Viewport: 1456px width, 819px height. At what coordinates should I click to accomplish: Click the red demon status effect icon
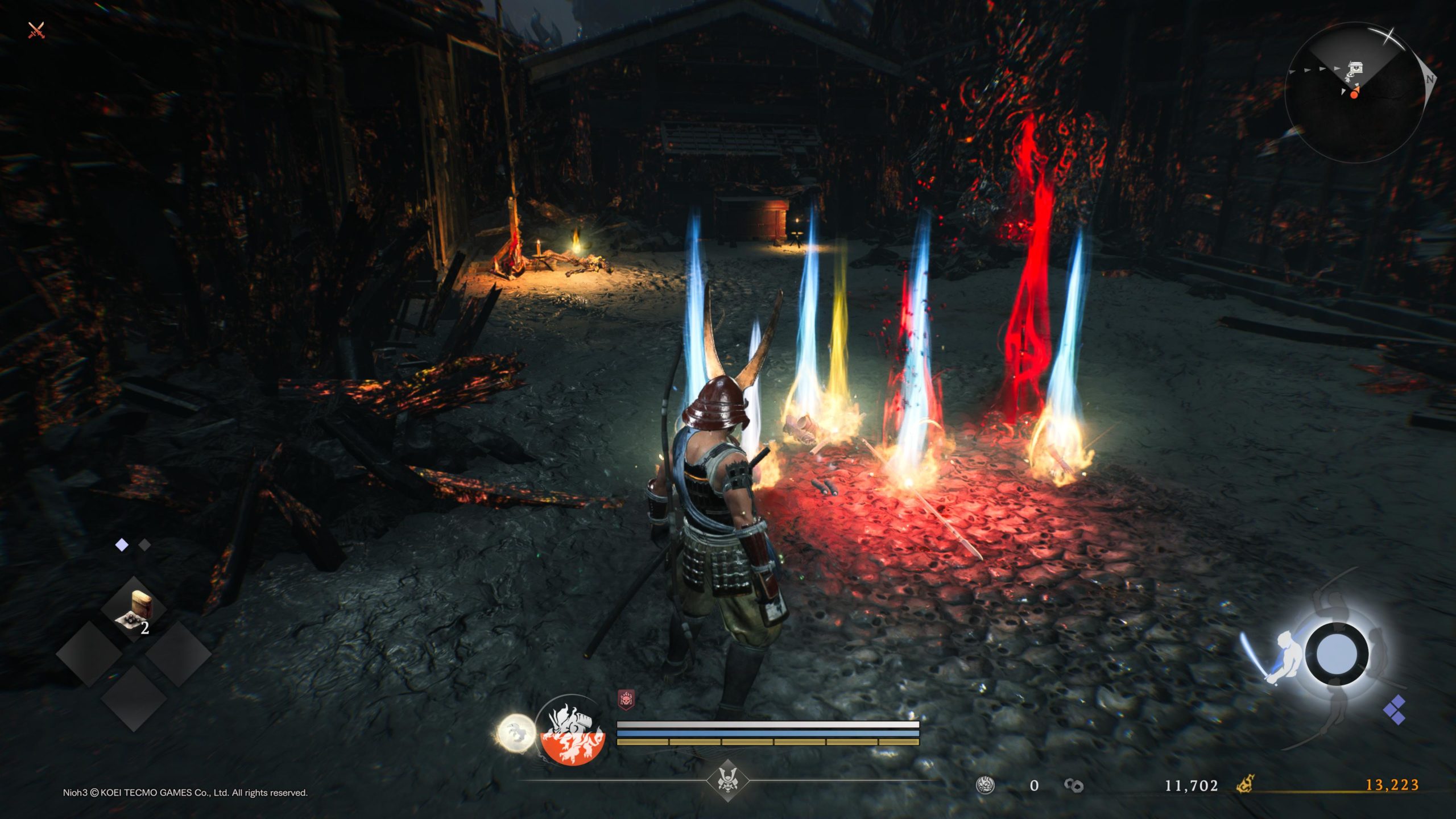point(626,700)
